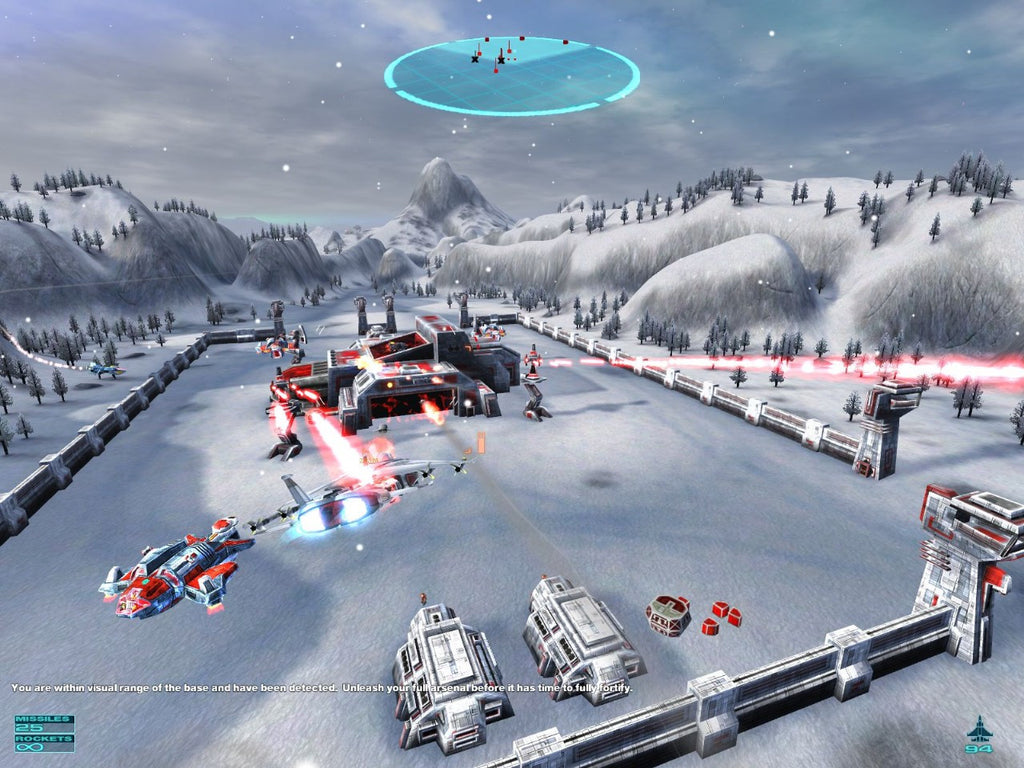Click the circular cyan radar display
Image resolution: width=1024 pixels, height=768 pixels.
511,75
